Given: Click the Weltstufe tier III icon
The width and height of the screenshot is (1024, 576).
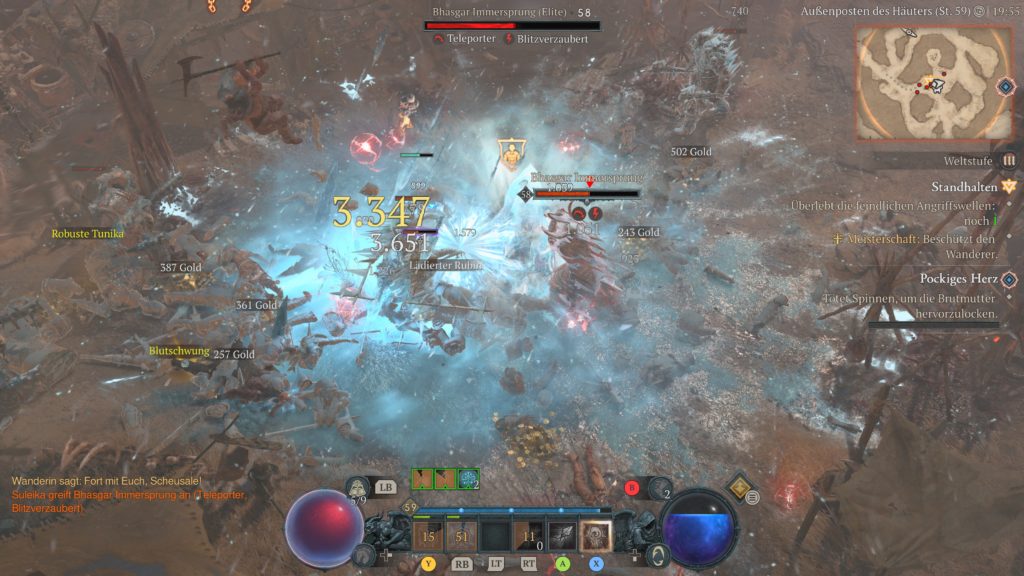Looking at the screenshot, I should pyautogui.click(x=1009, y=160).
